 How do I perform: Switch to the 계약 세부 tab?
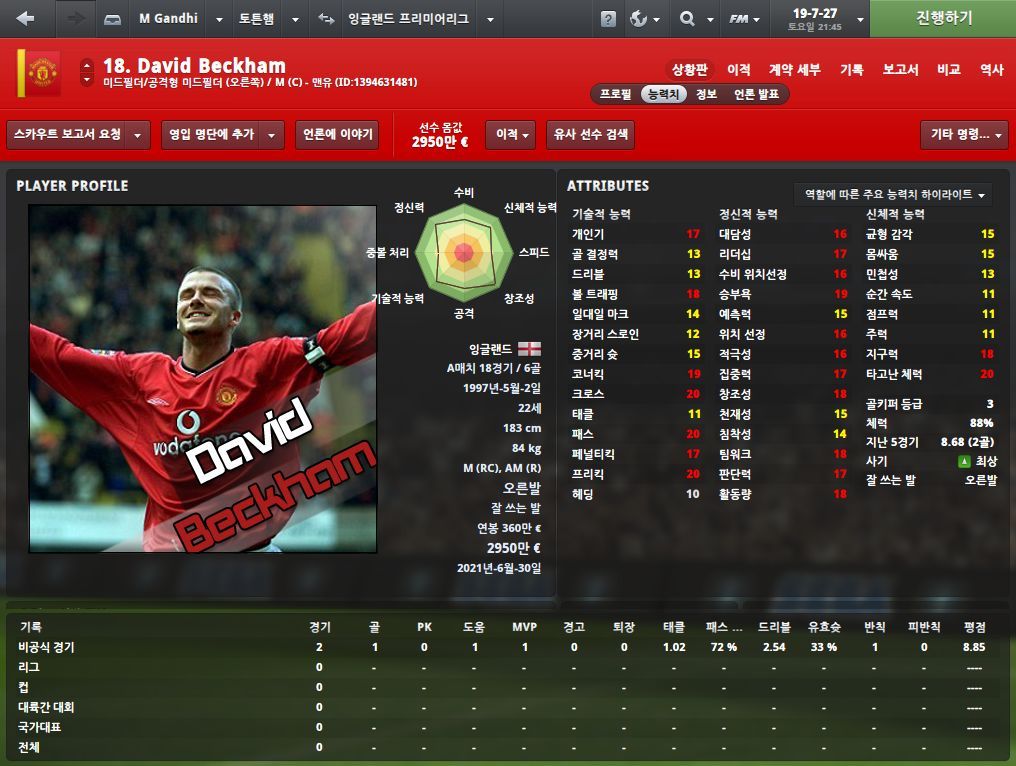pos(795,69)
